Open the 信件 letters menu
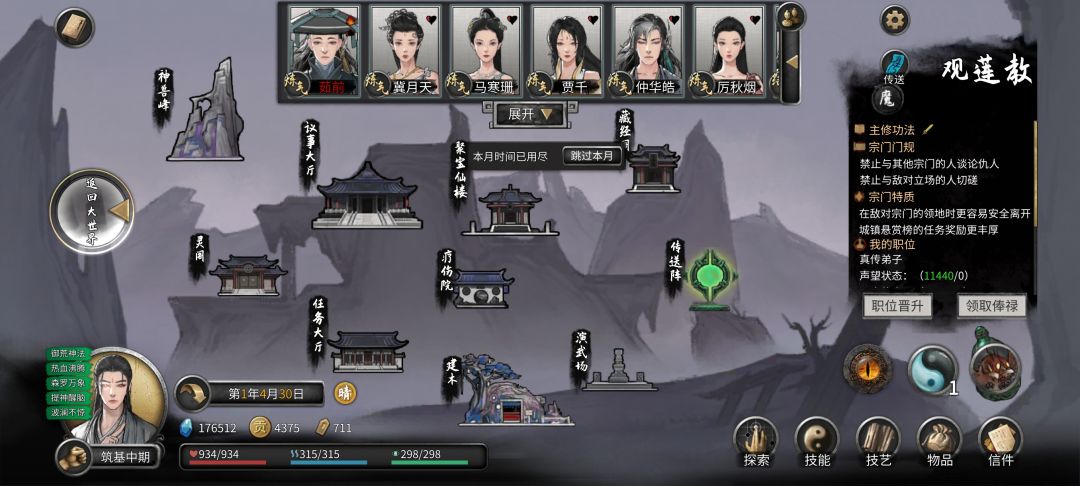 click(1000, 442)
